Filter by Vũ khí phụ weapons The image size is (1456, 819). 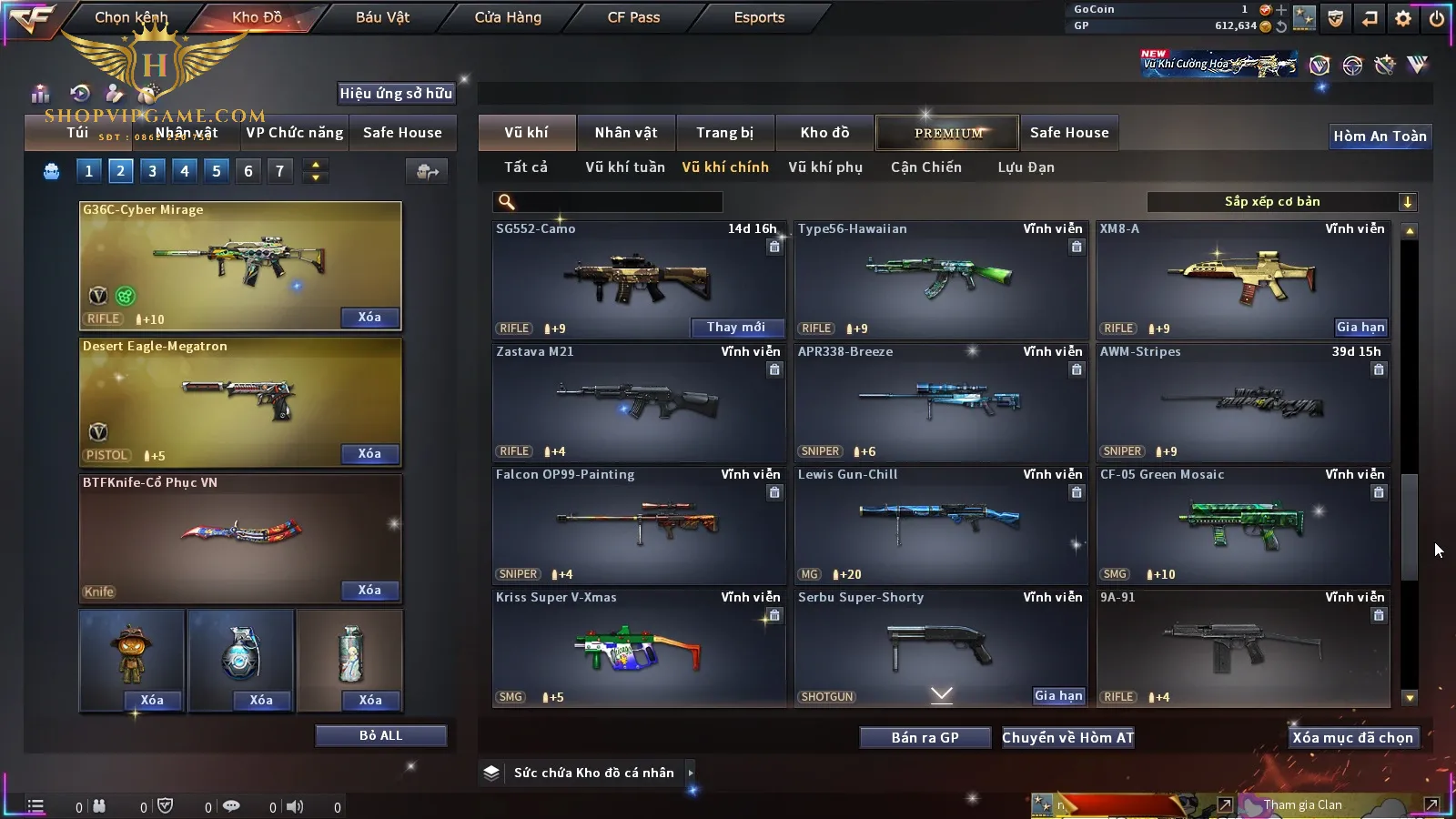[x=825, y=167]
